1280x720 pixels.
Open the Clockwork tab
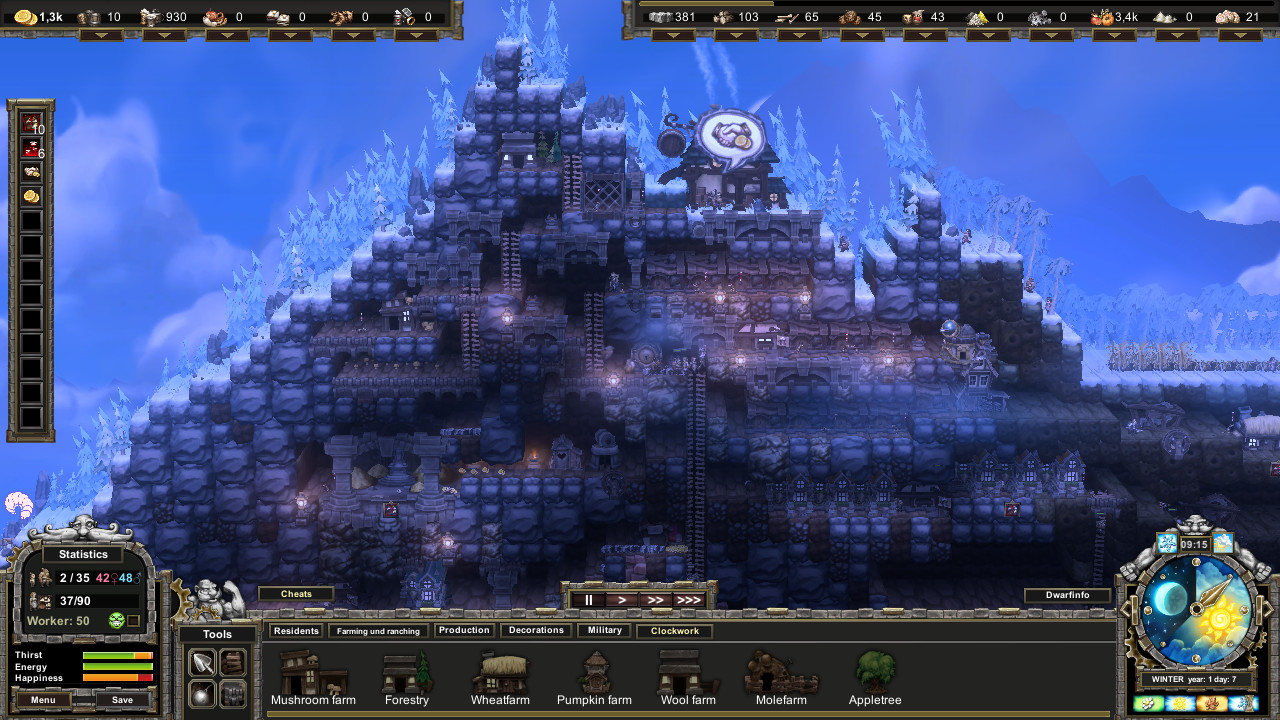[673, 631]
